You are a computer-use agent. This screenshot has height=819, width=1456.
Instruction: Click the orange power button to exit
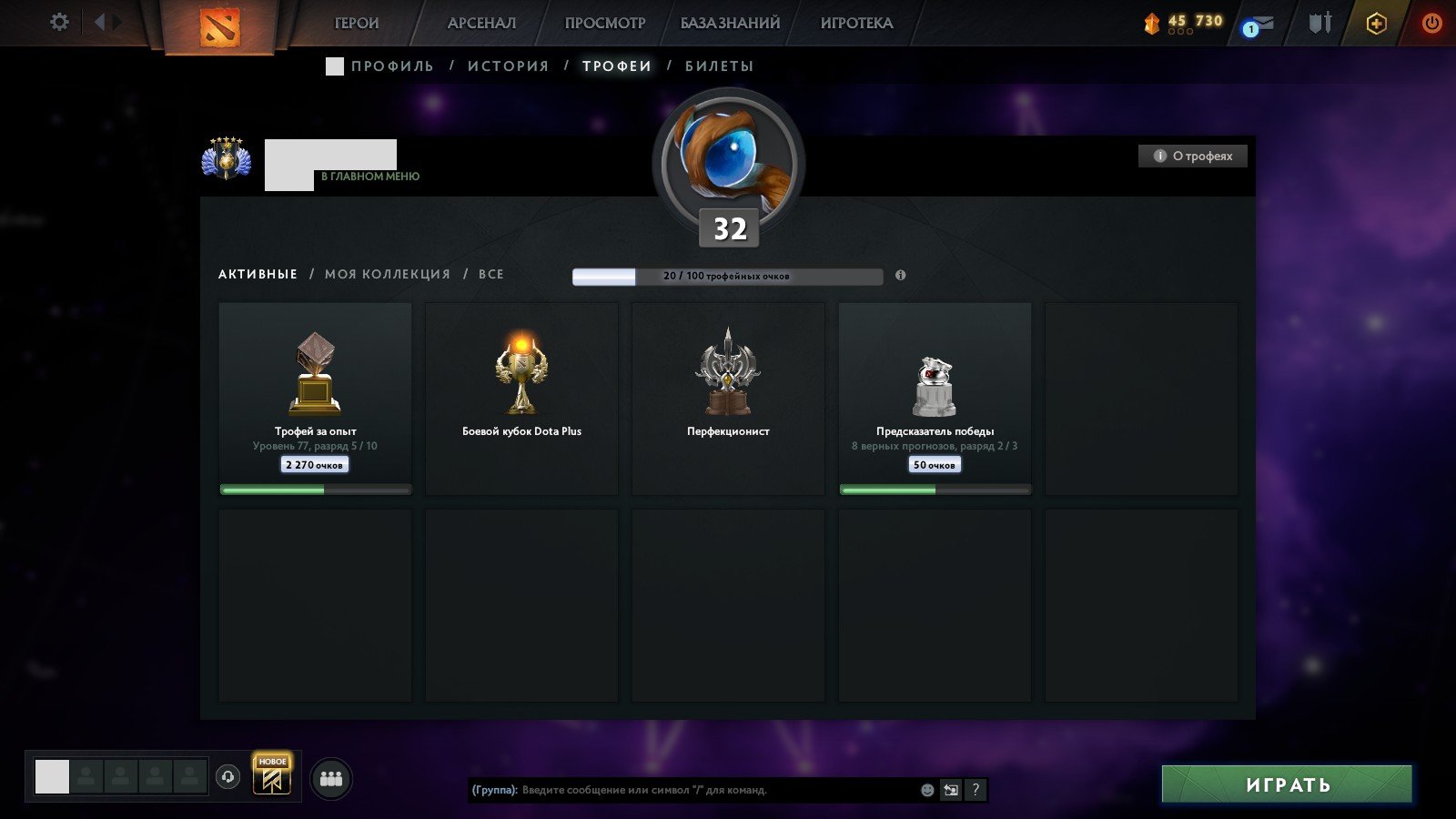point(1431,22)
